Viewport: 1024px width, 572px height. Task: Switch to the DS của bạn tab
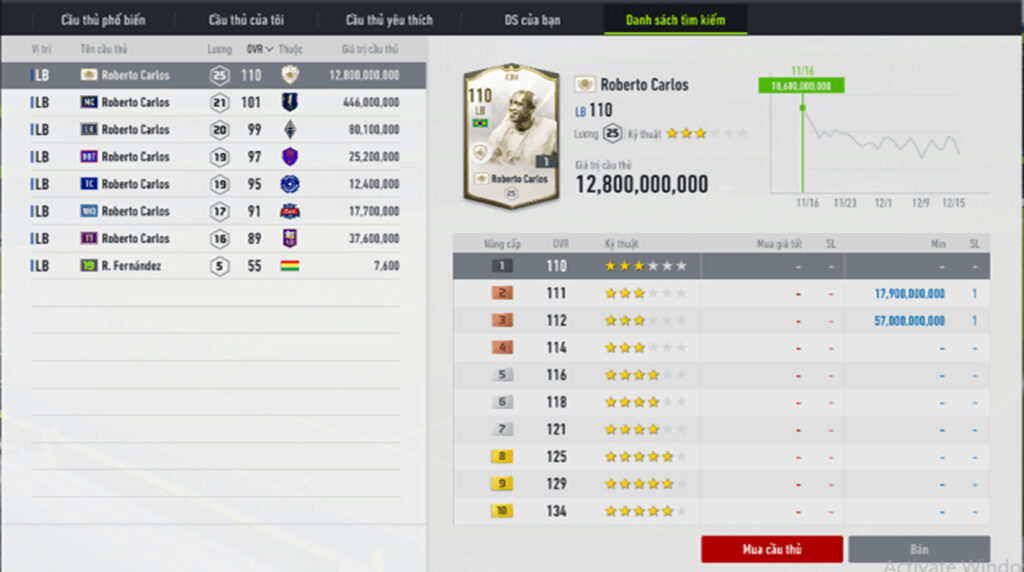coord(532,20)
